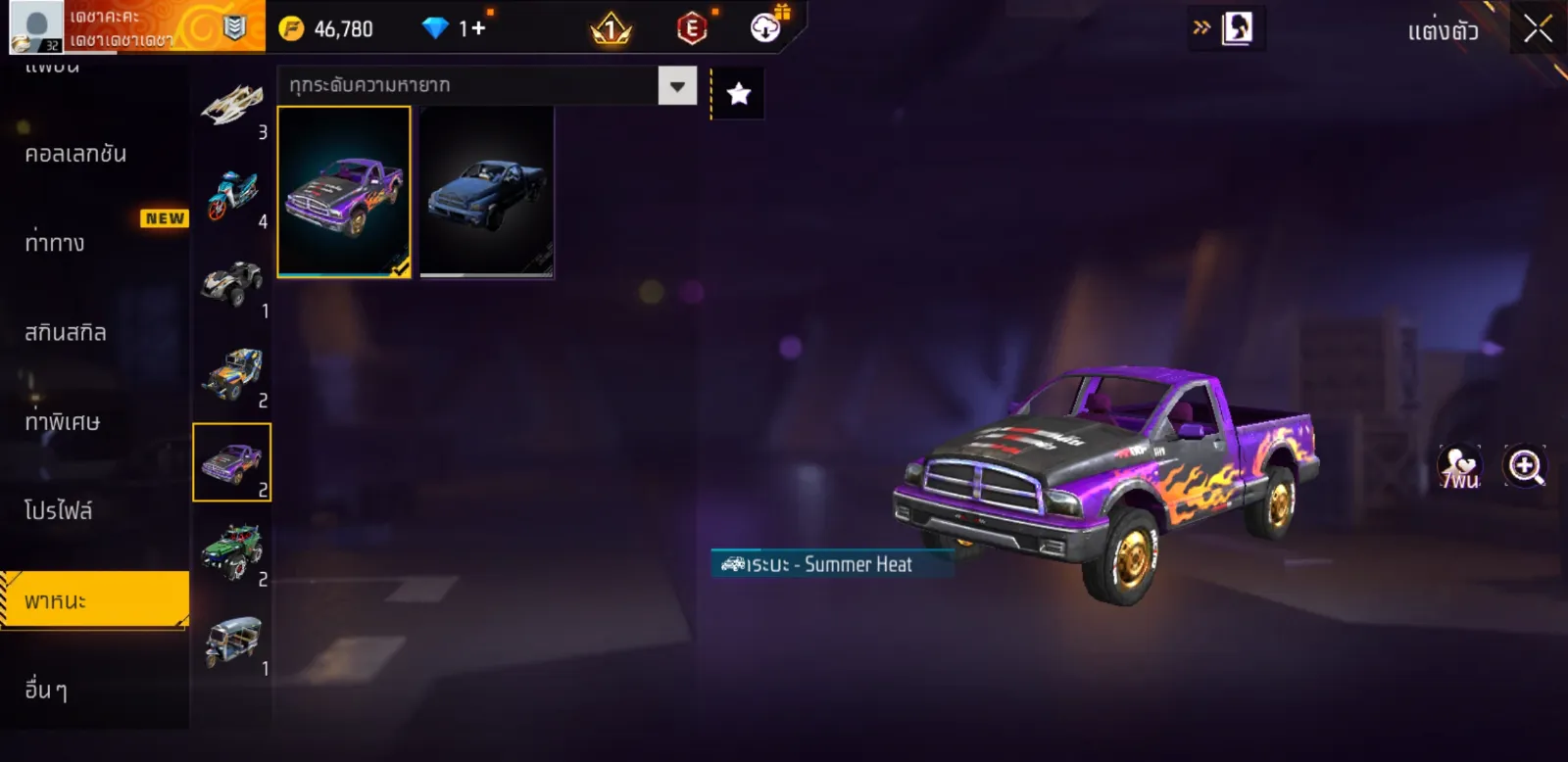The image size is (1568, 762).
Task: Choose the tuk-tuk vehicle type
Action: click(x=232, y=643)
